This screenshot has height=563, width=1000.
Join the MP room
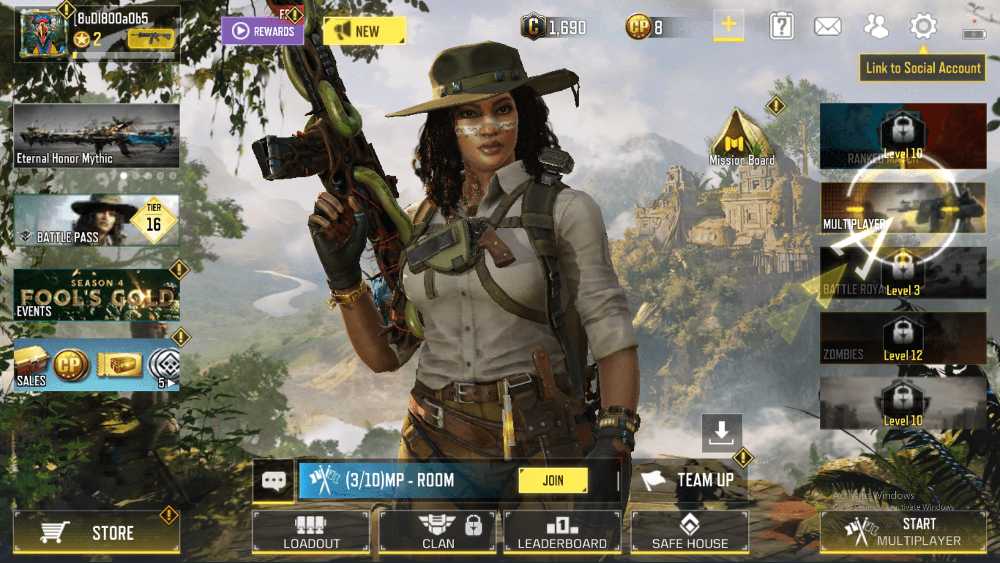tap(552, 480)
